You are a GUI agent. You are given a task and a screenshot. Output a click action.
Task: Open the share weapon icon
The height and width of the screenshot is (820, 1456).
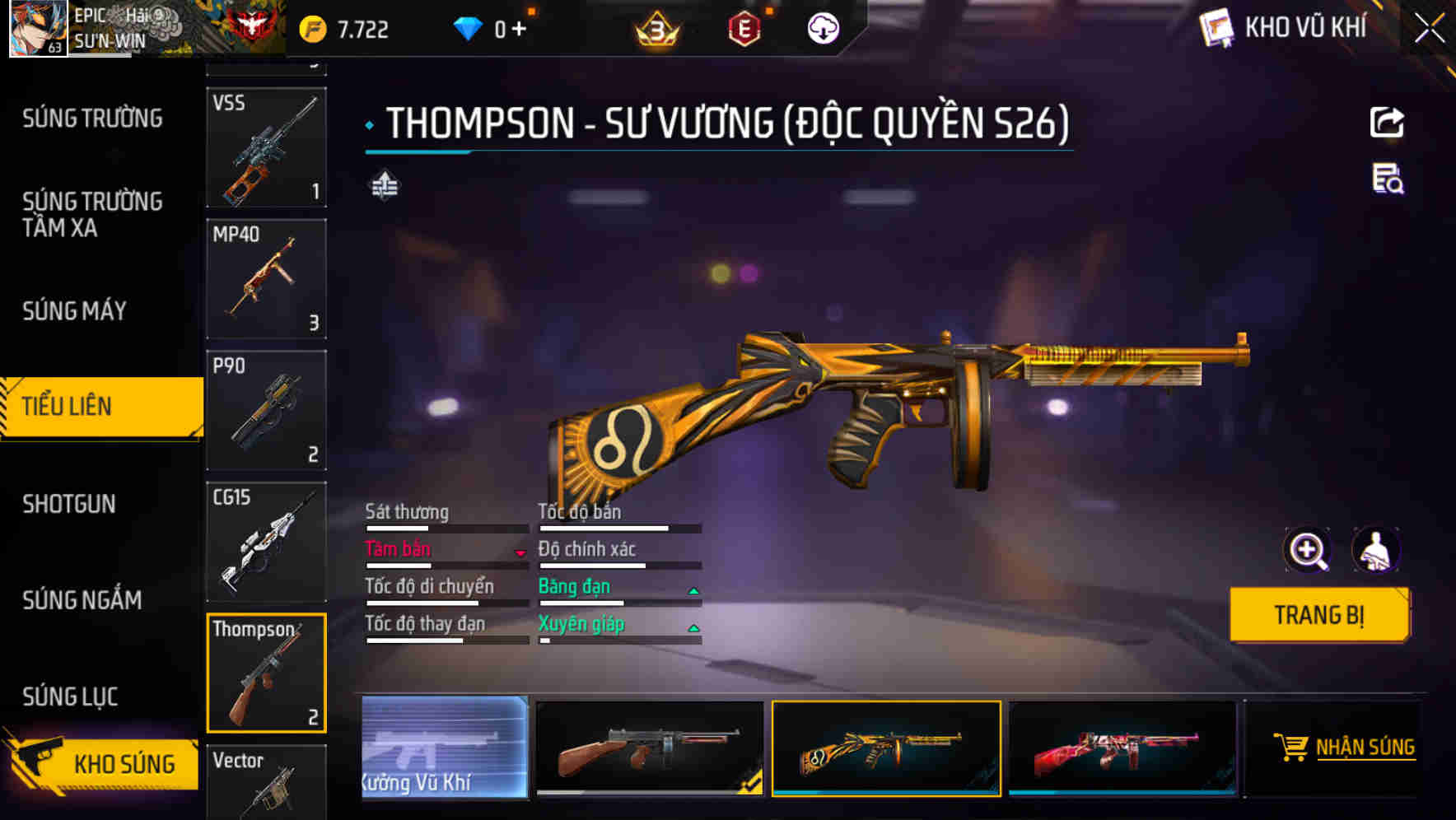click(1388, 122)
